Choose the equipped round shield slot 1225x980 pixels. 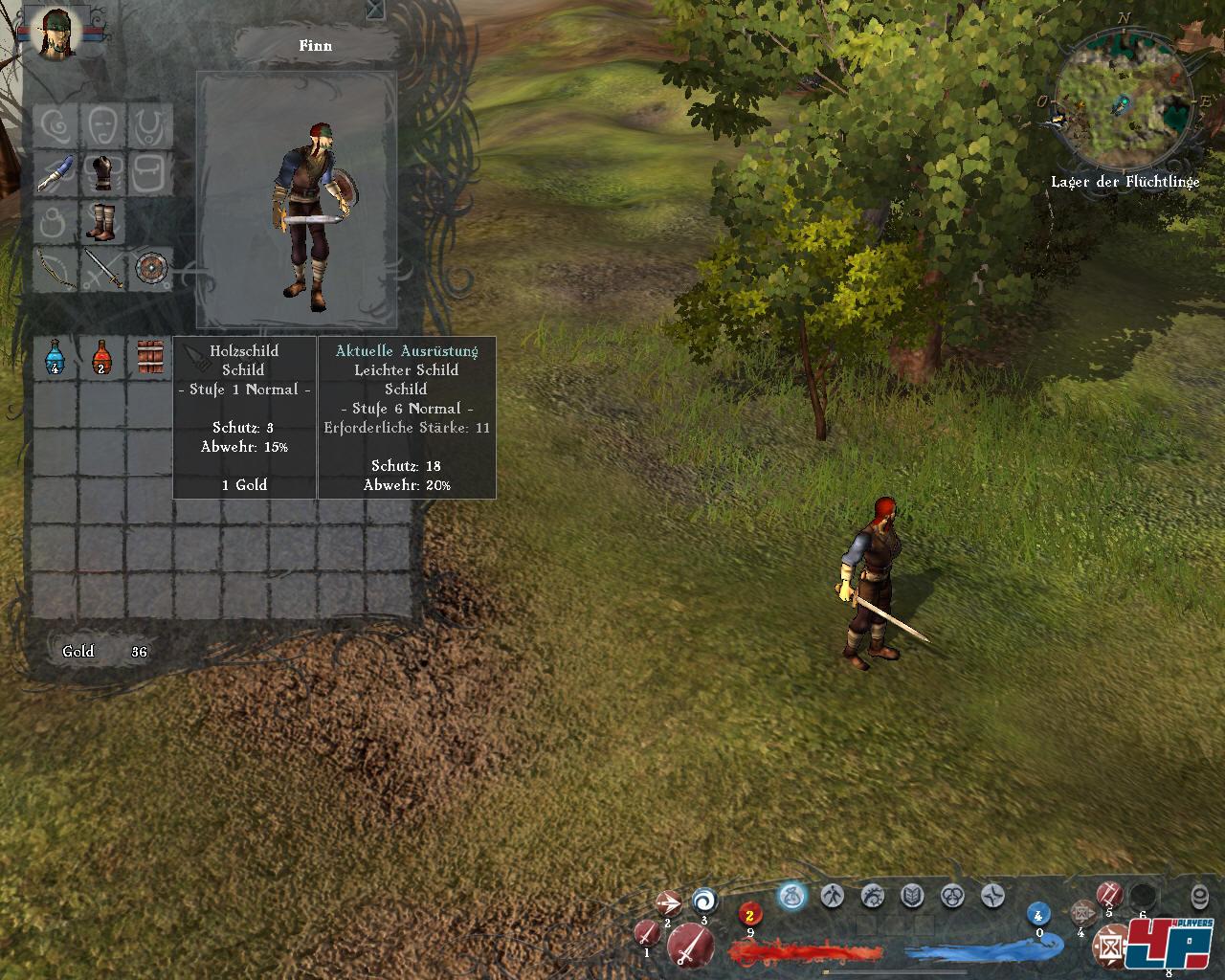coord(151,269)
